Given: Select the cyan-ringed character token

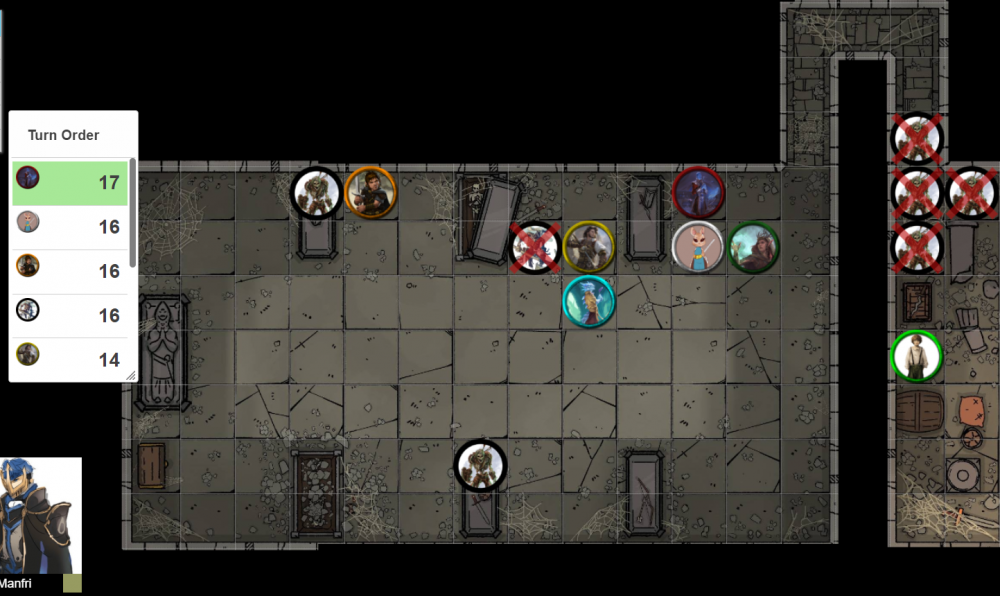Looking at the screenshot, I should coord(588,301).
